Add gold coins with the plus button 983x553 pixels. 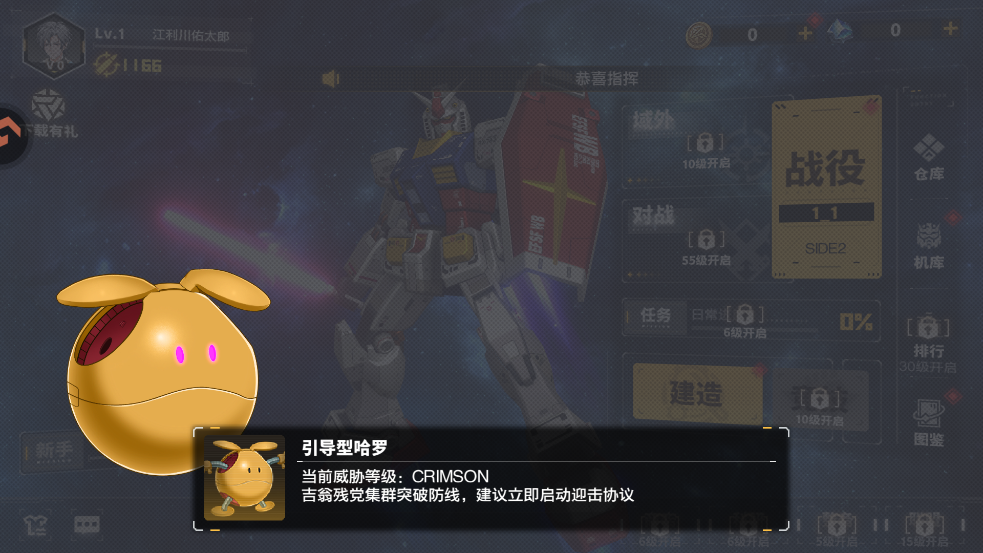click(805, 34)
